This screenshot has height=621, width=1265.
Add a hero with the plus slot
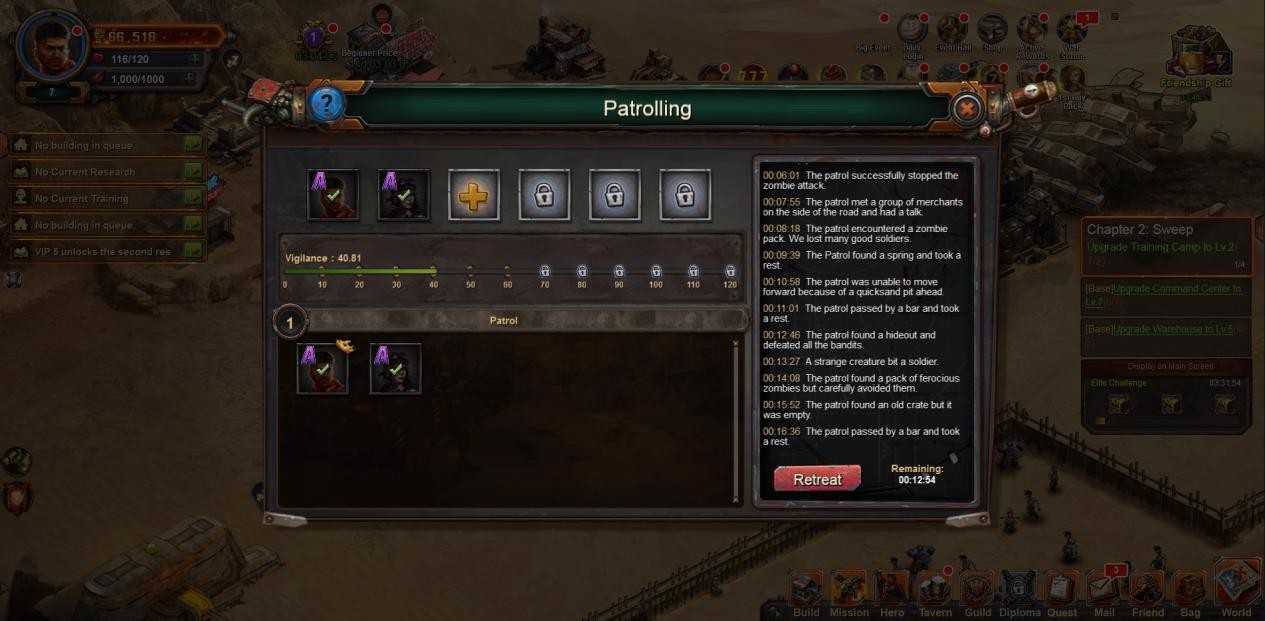coord(473,195)
